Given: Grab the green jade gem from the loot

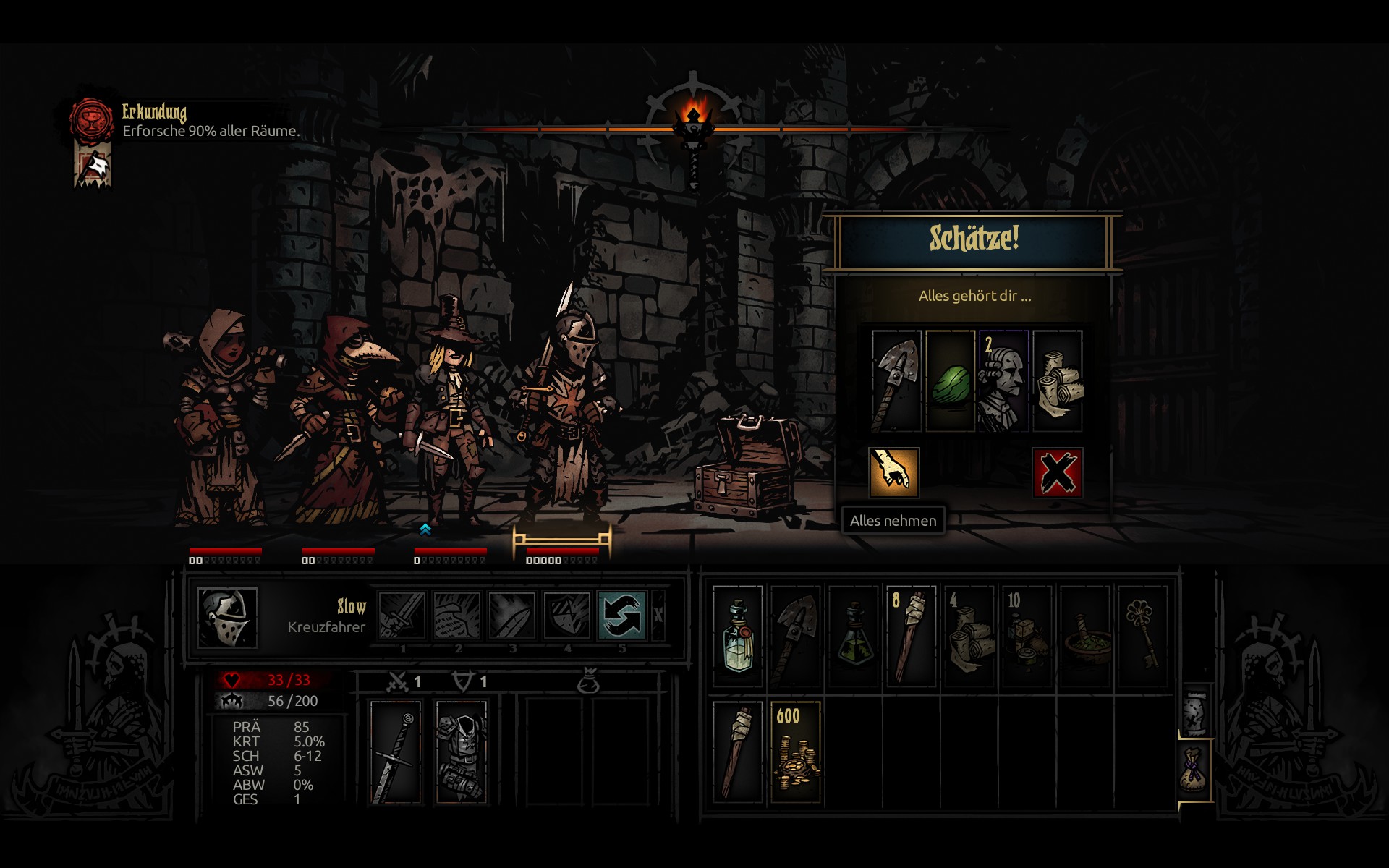Looking at the screenshot, I should (950, 381).
